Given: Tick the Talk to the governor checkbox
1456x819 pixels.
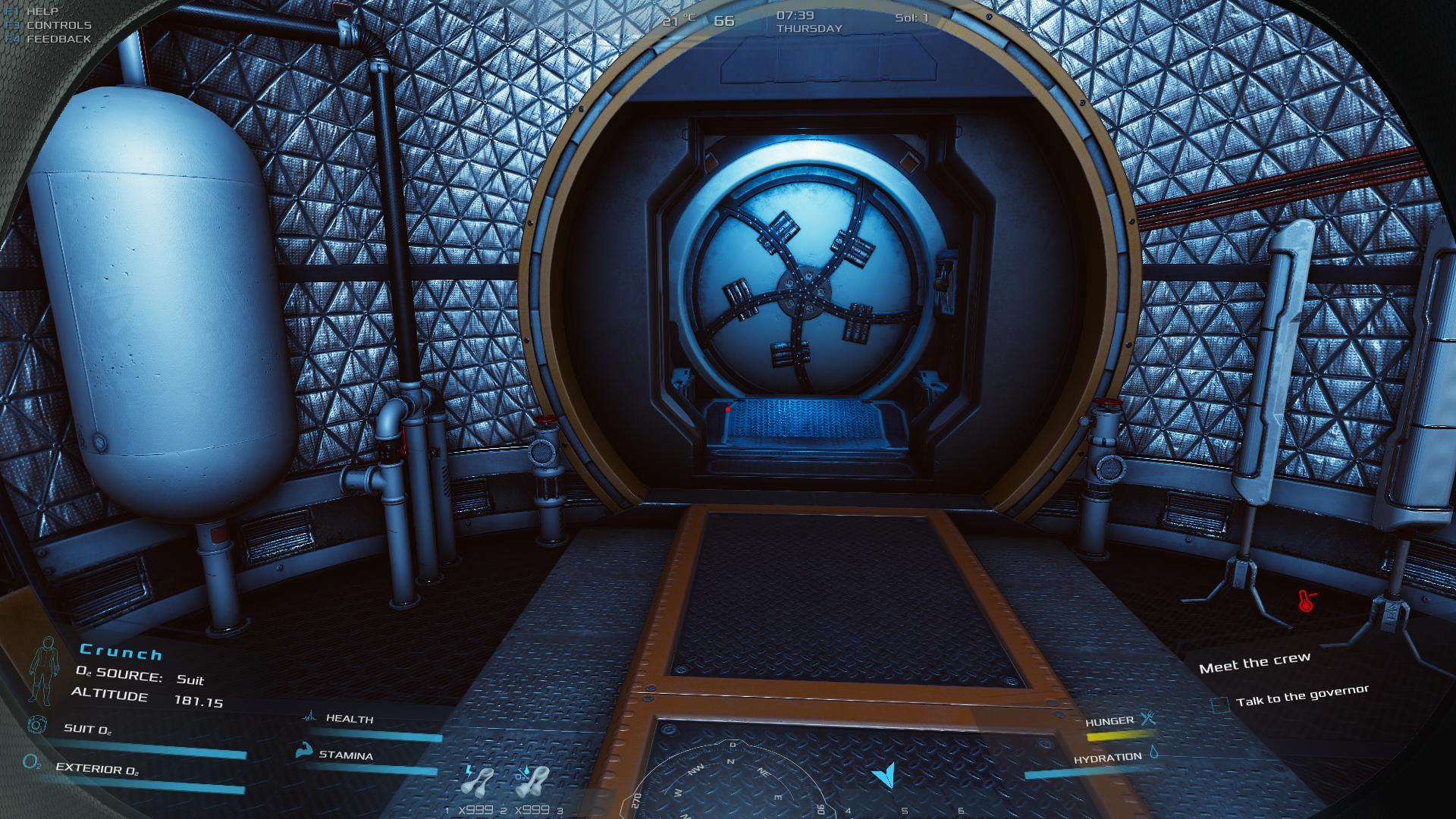Looking at the screenshot, I should (x=1219, y=705).
